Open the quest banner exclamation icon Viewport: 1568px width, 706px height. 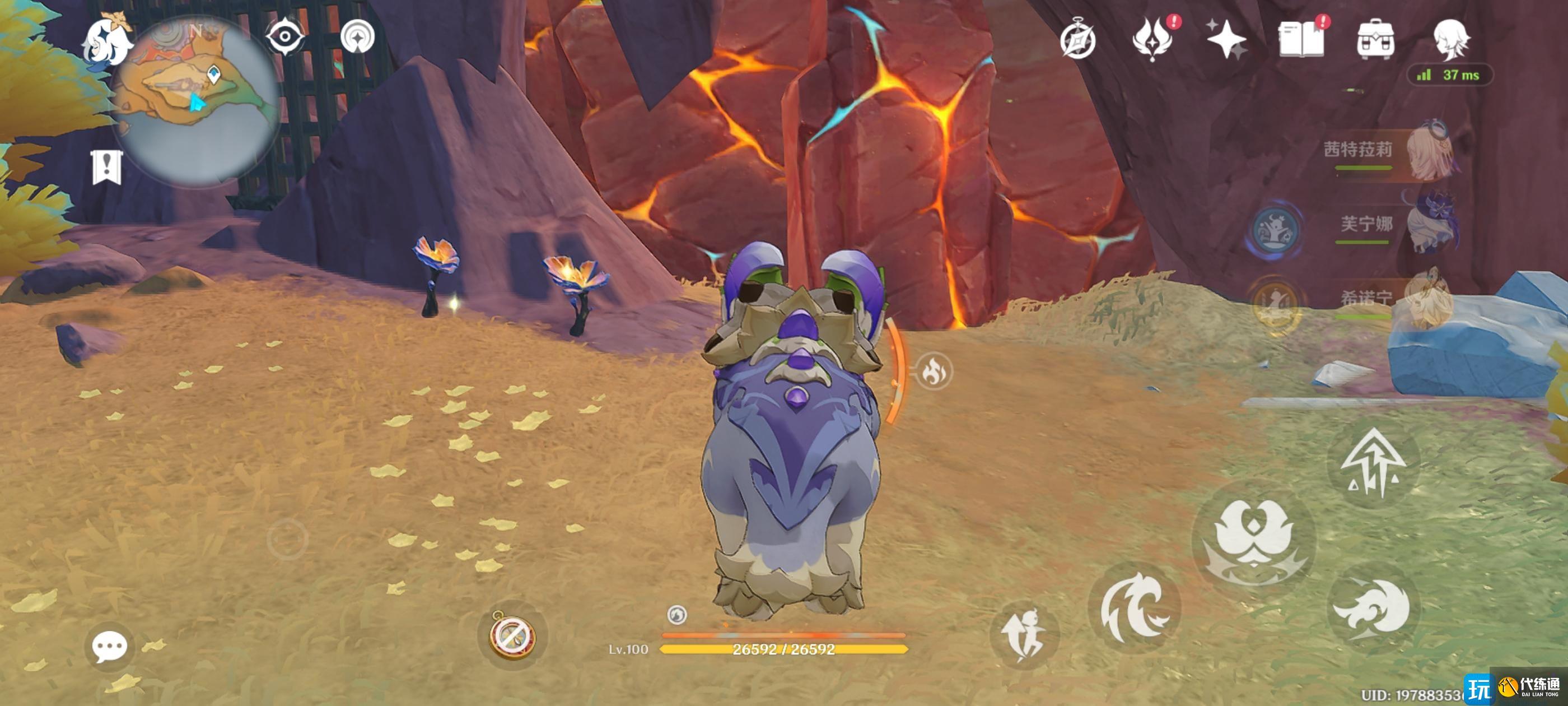(107, 167)
